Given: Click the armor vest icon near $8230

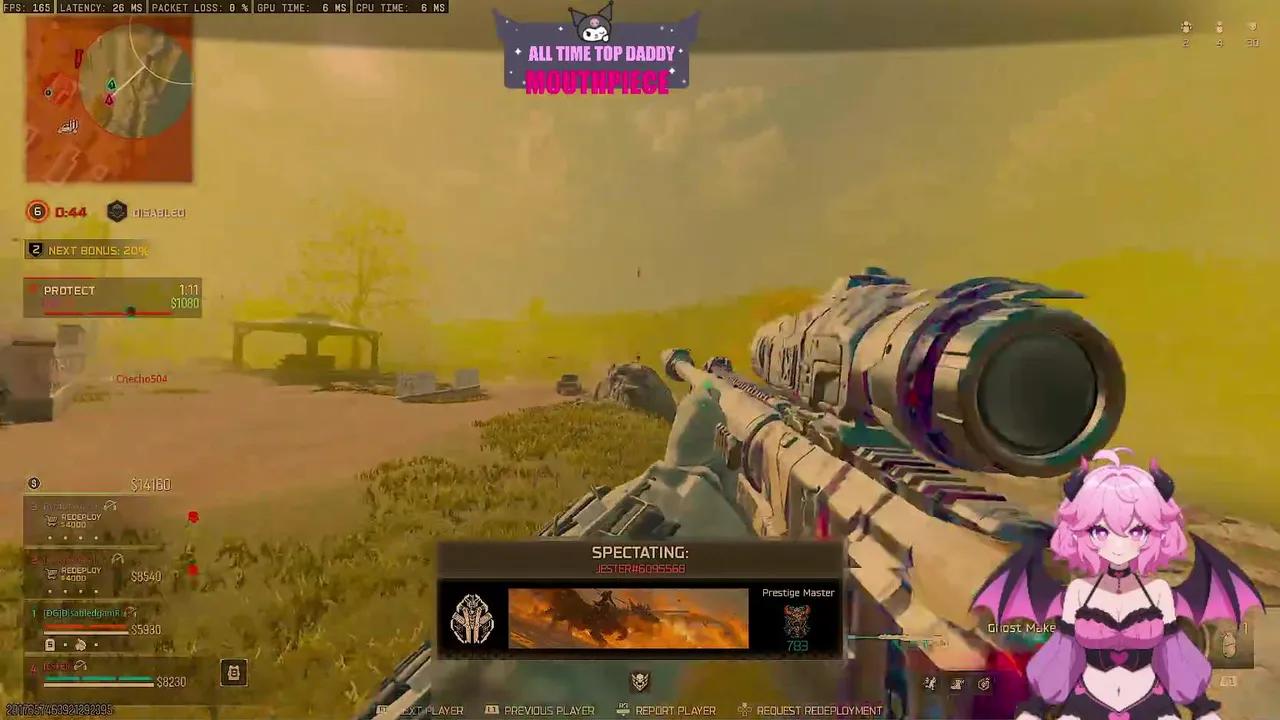Looking at the screenshot, I should [233, 673].
